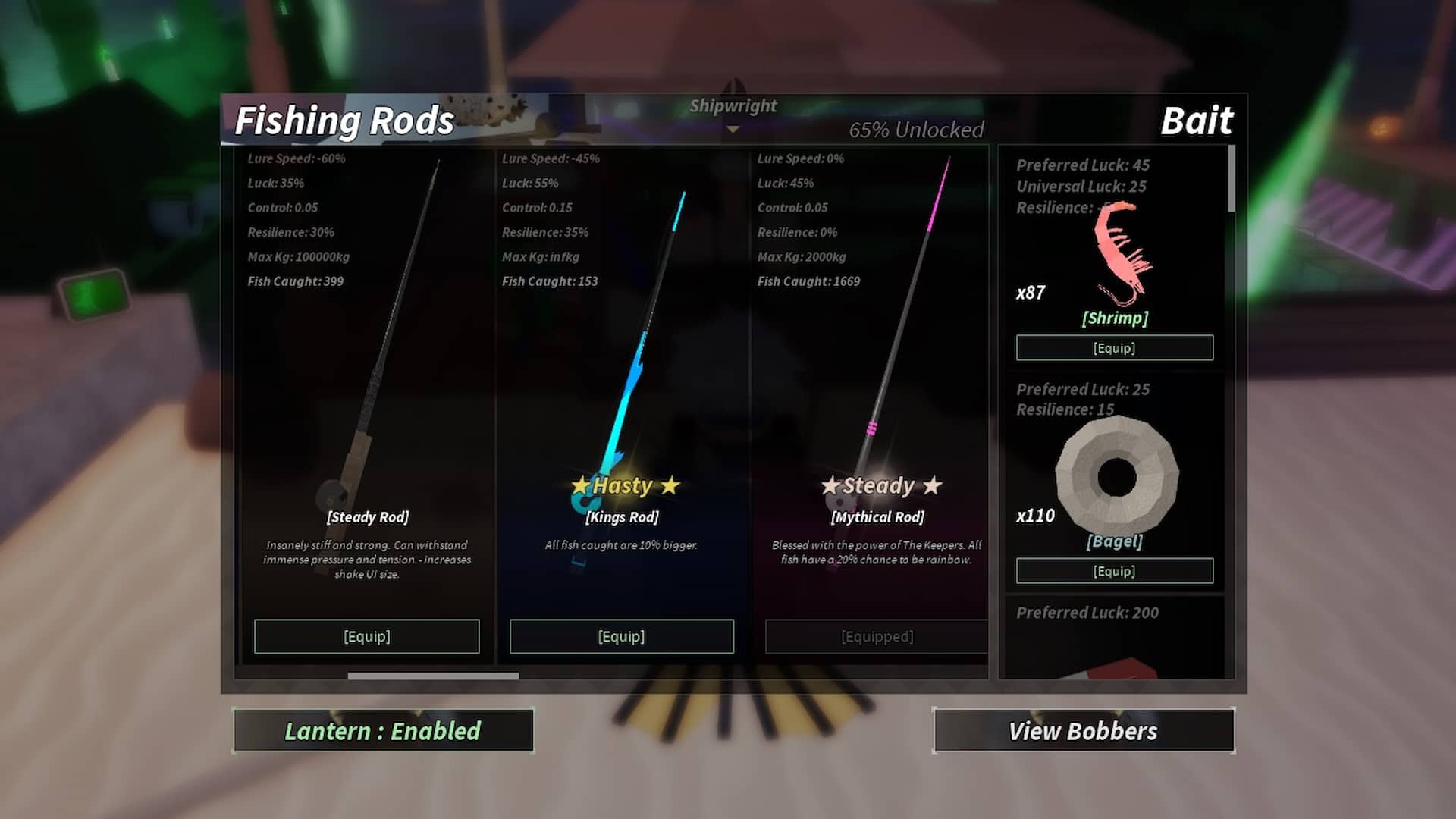Screen dimensions: 1456x819
Task: Switch to the Bait panel
Action: [1197, 120]
